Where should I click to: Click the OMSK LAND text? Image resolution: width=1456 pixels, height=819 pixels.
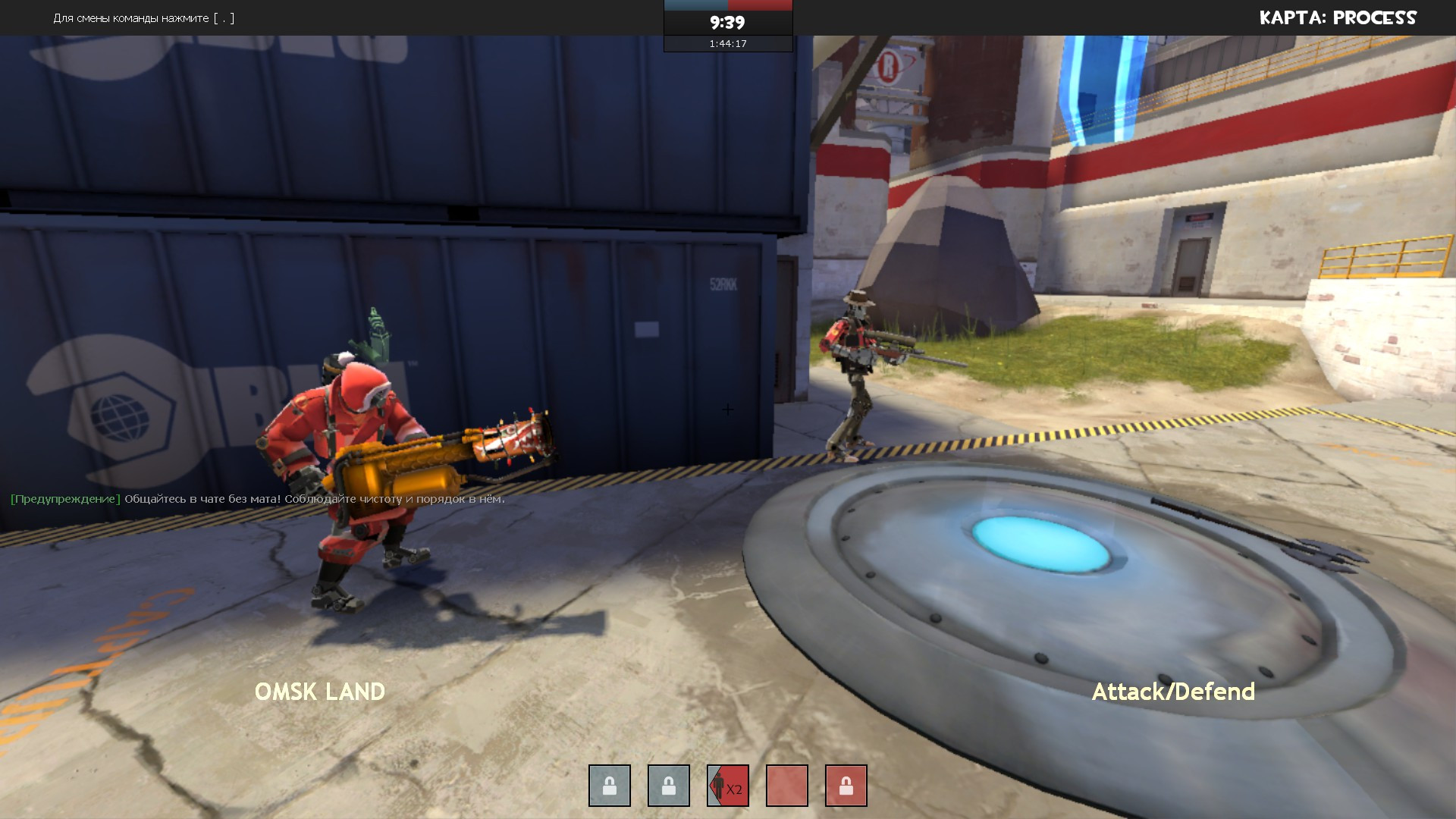(x=320, y=691)
